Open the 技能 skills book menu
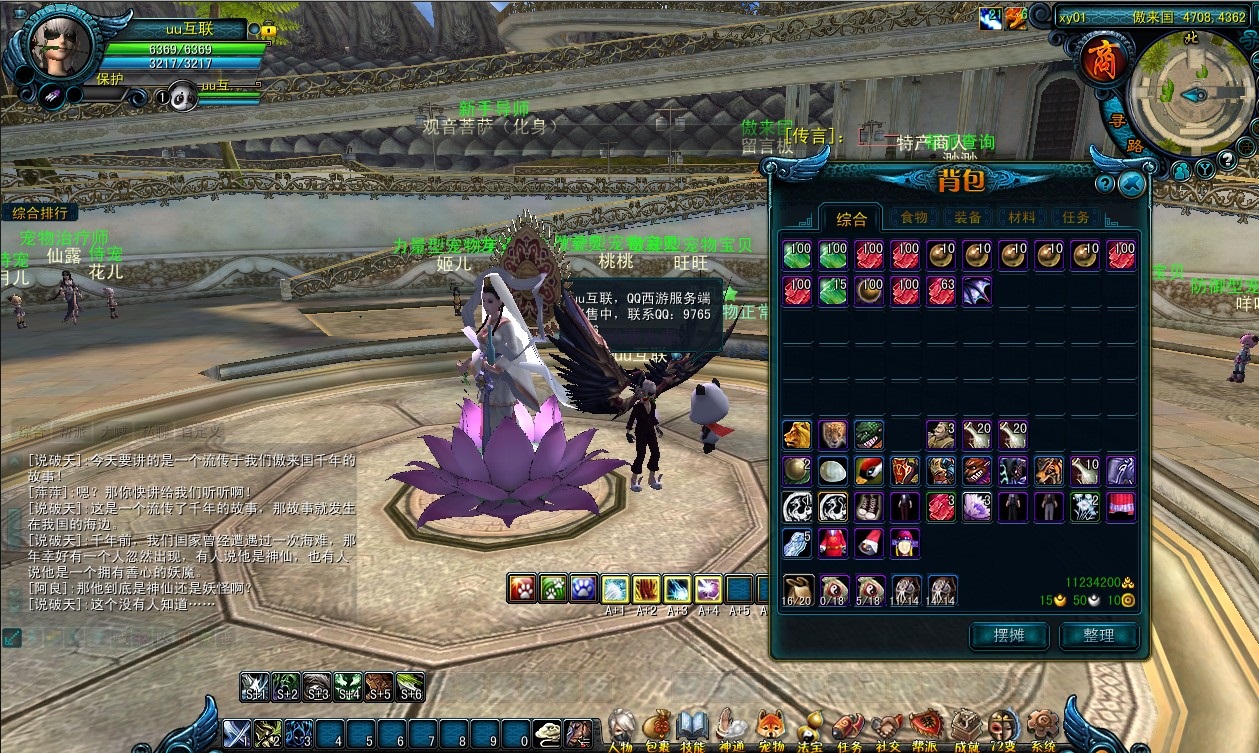The height and width of the screenshot is (753, 1259). [692, 728]
